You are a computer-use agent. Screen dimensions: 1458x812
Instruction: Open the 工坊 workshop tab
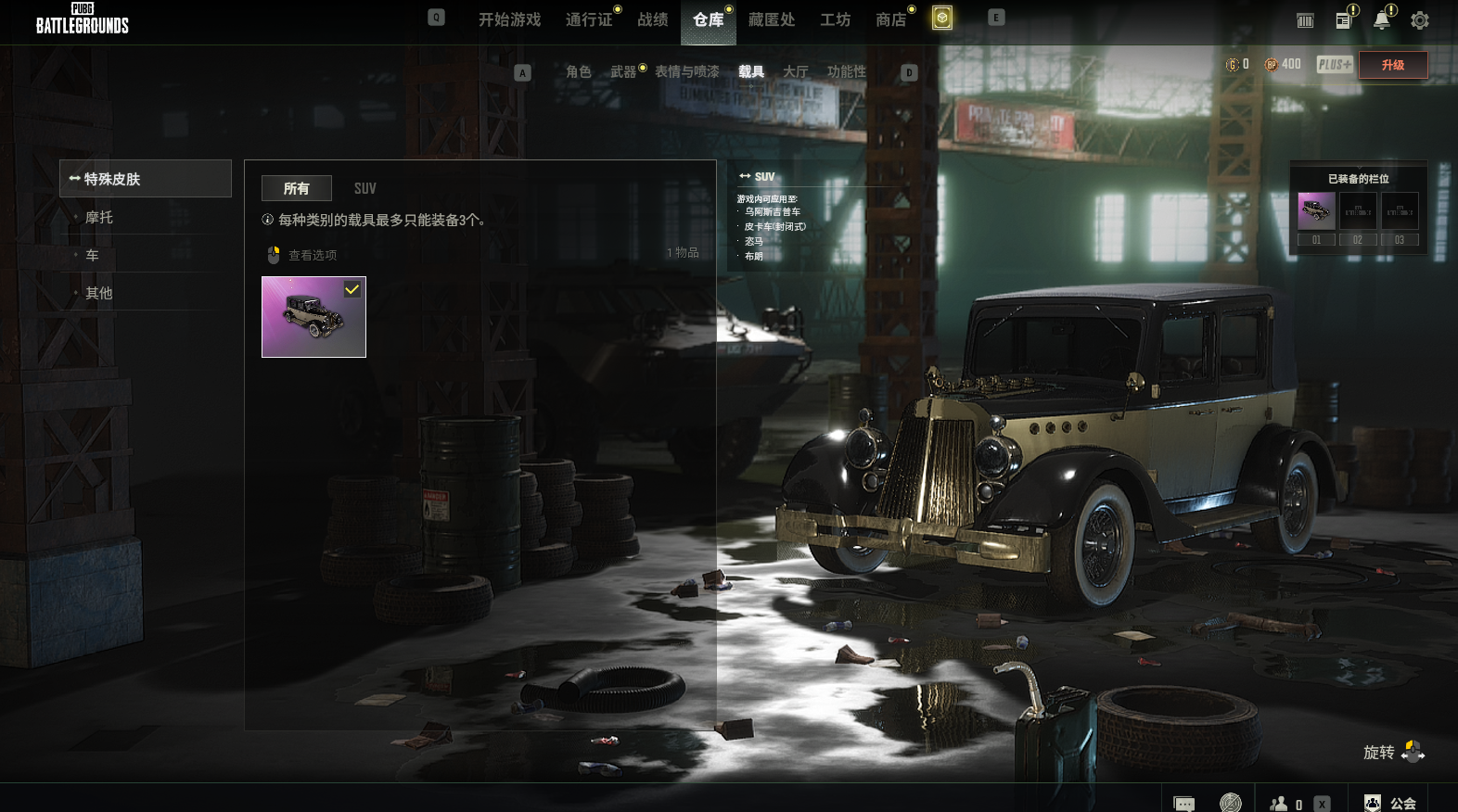835,19
